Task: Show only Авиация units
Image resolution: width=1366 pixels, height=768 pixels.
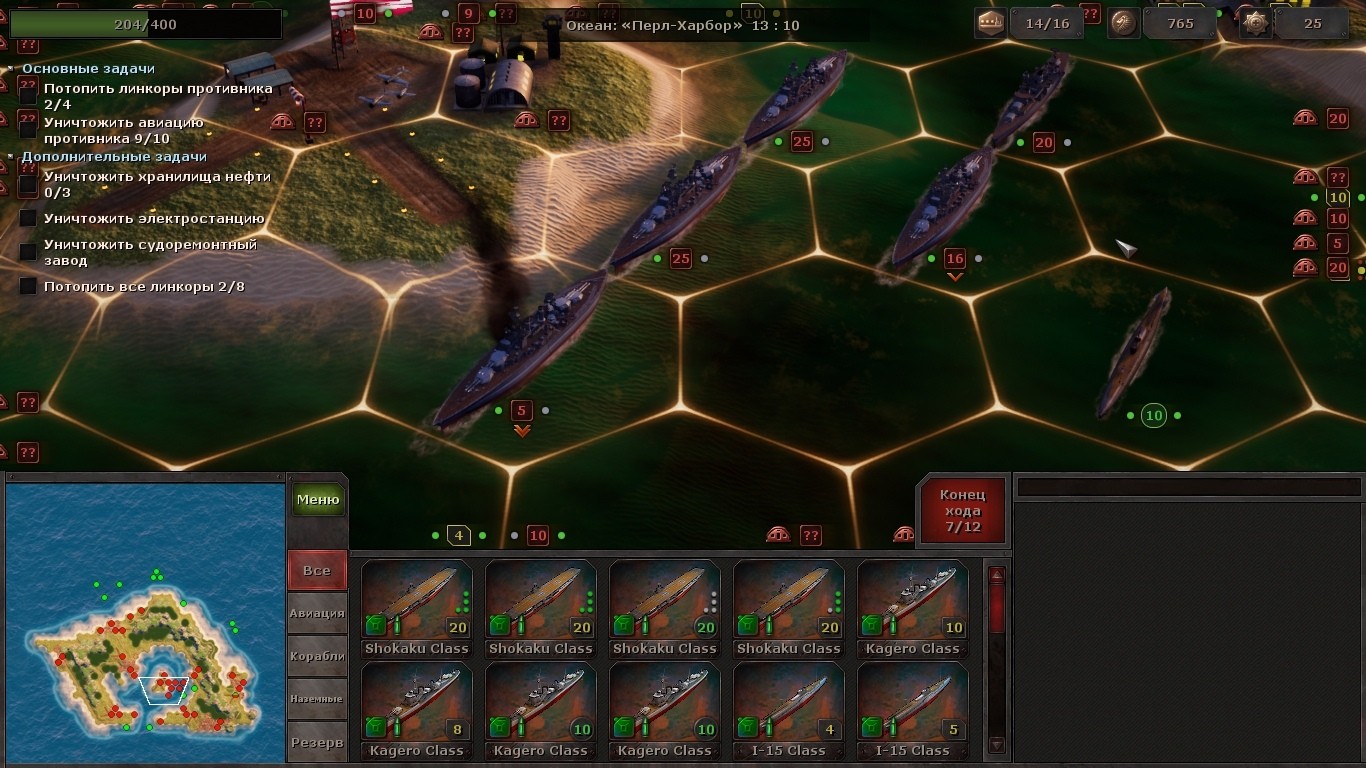Action: (317, 613)
